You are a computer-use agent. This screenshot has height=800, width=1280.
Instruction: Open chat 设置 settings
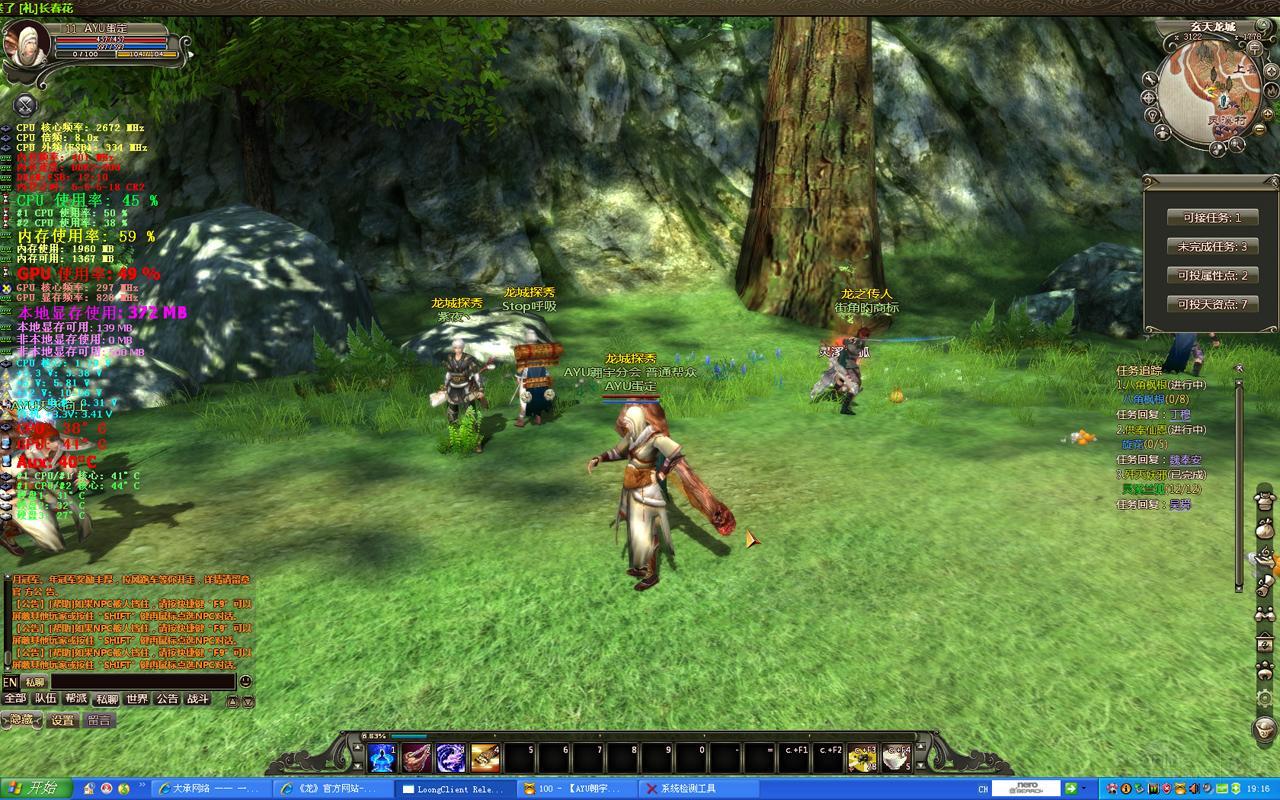tap(63, 720)
